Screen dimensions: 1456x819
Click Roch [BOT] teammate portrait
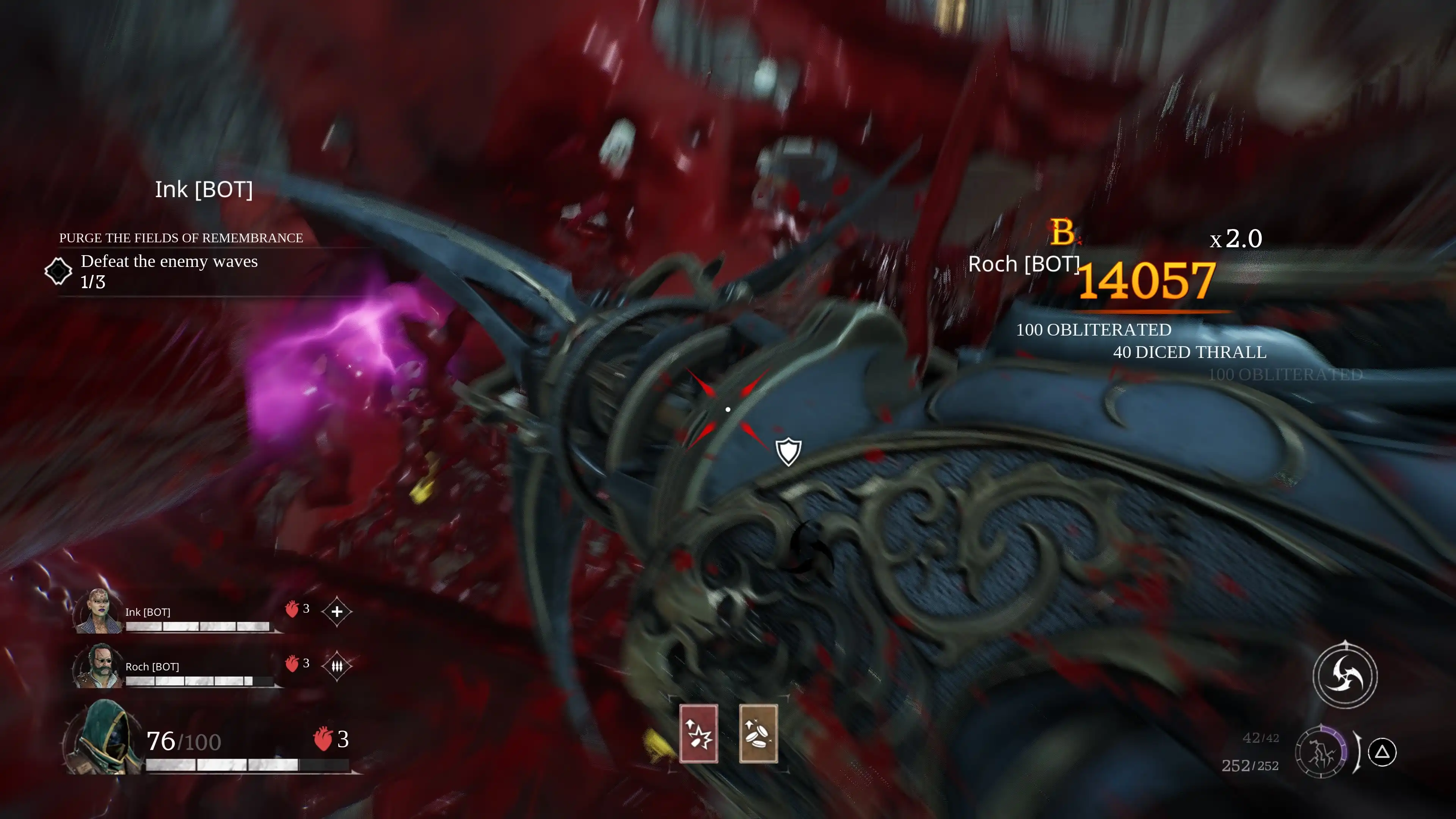tap(98, 665)
